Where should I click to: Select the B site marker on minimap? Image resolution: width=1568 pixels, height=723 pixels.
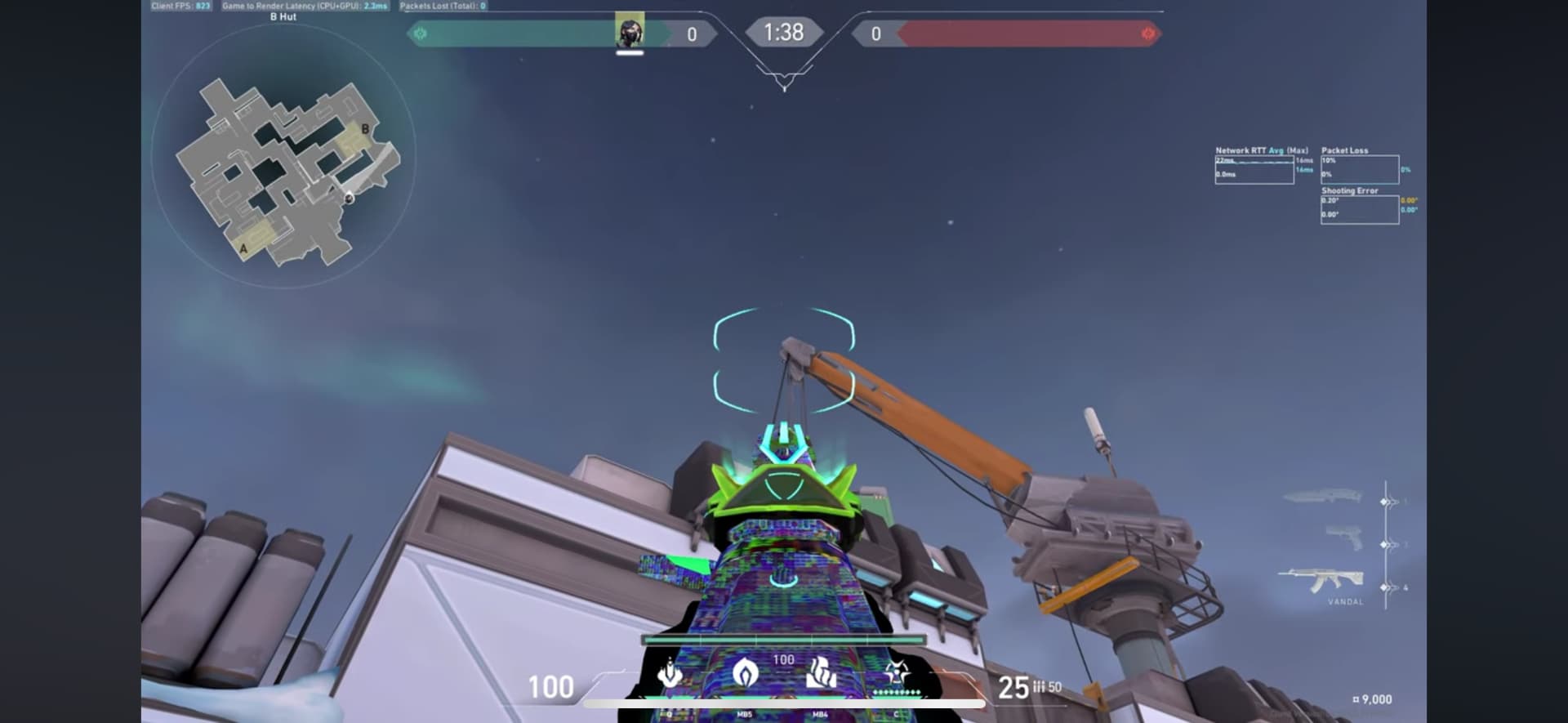(365, 129)
